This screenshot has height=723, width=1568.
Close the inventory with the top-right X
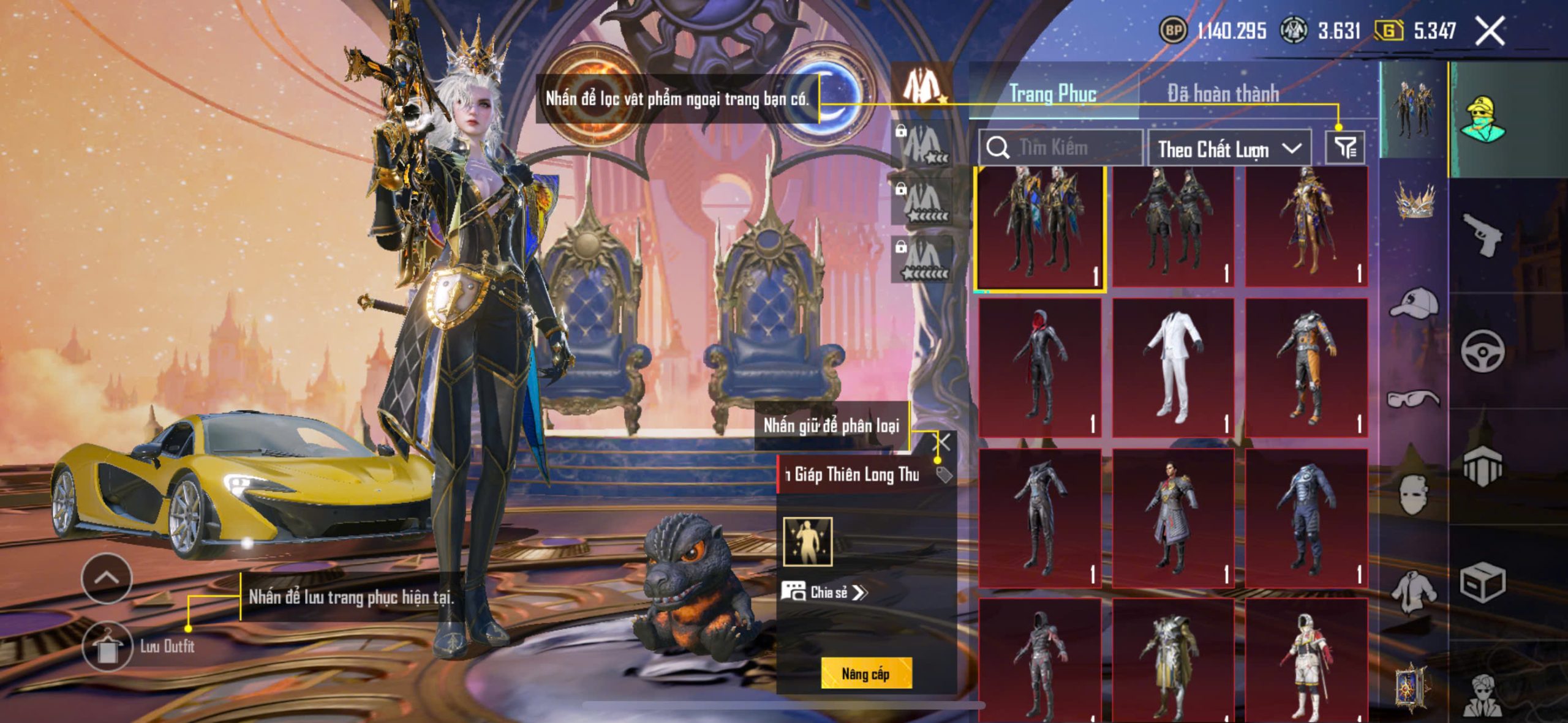(1490, 31)
